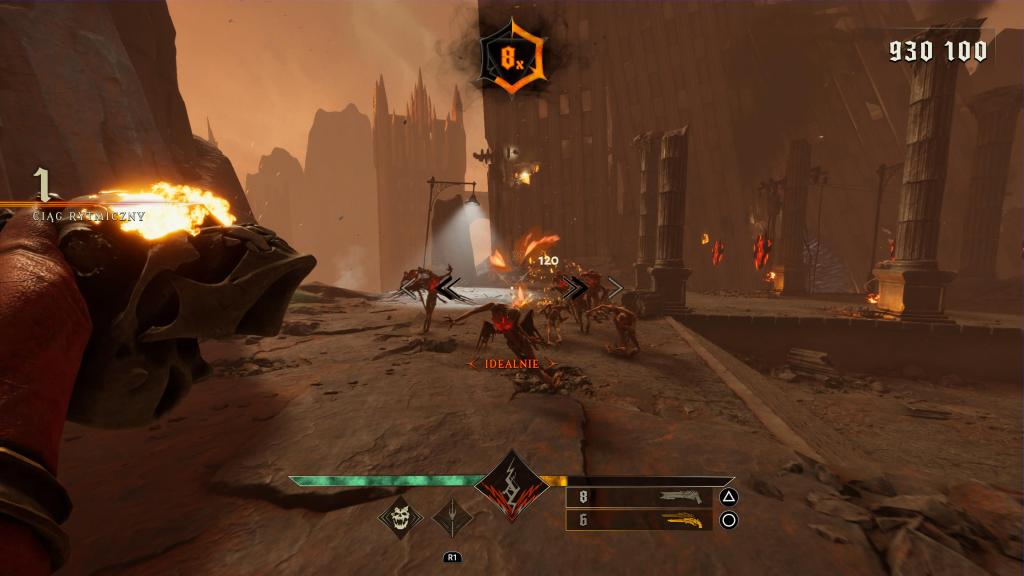Choose the grey shotgun weapon slot

(639, 496)
